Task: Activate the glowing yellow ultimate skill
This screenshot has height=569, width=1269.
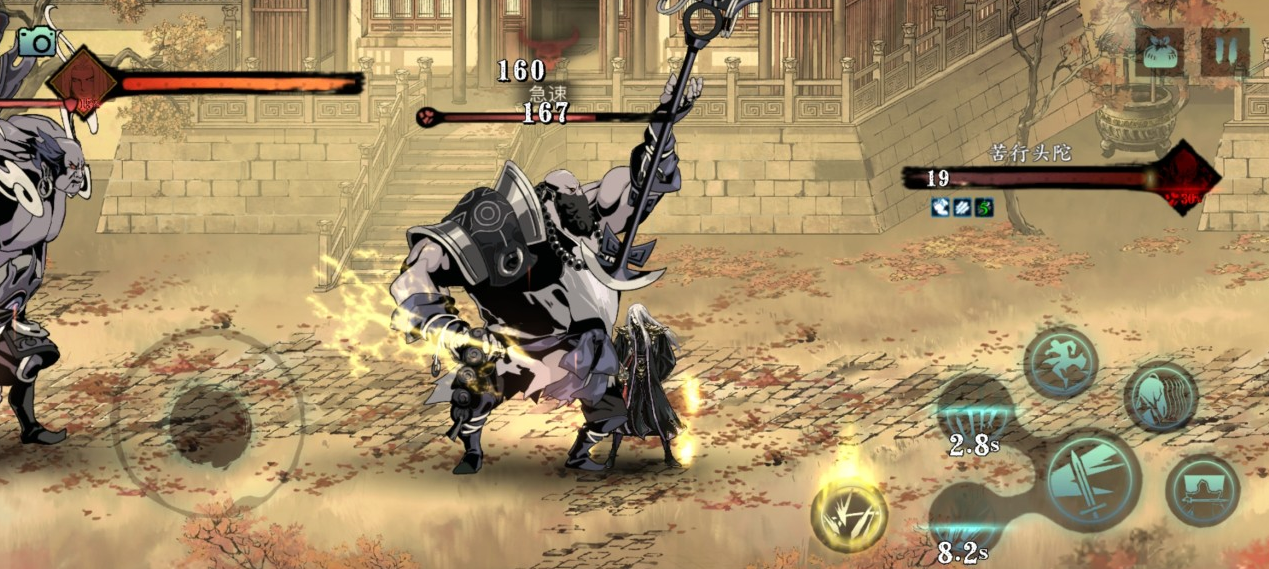Action: click(x=848, y=515)
